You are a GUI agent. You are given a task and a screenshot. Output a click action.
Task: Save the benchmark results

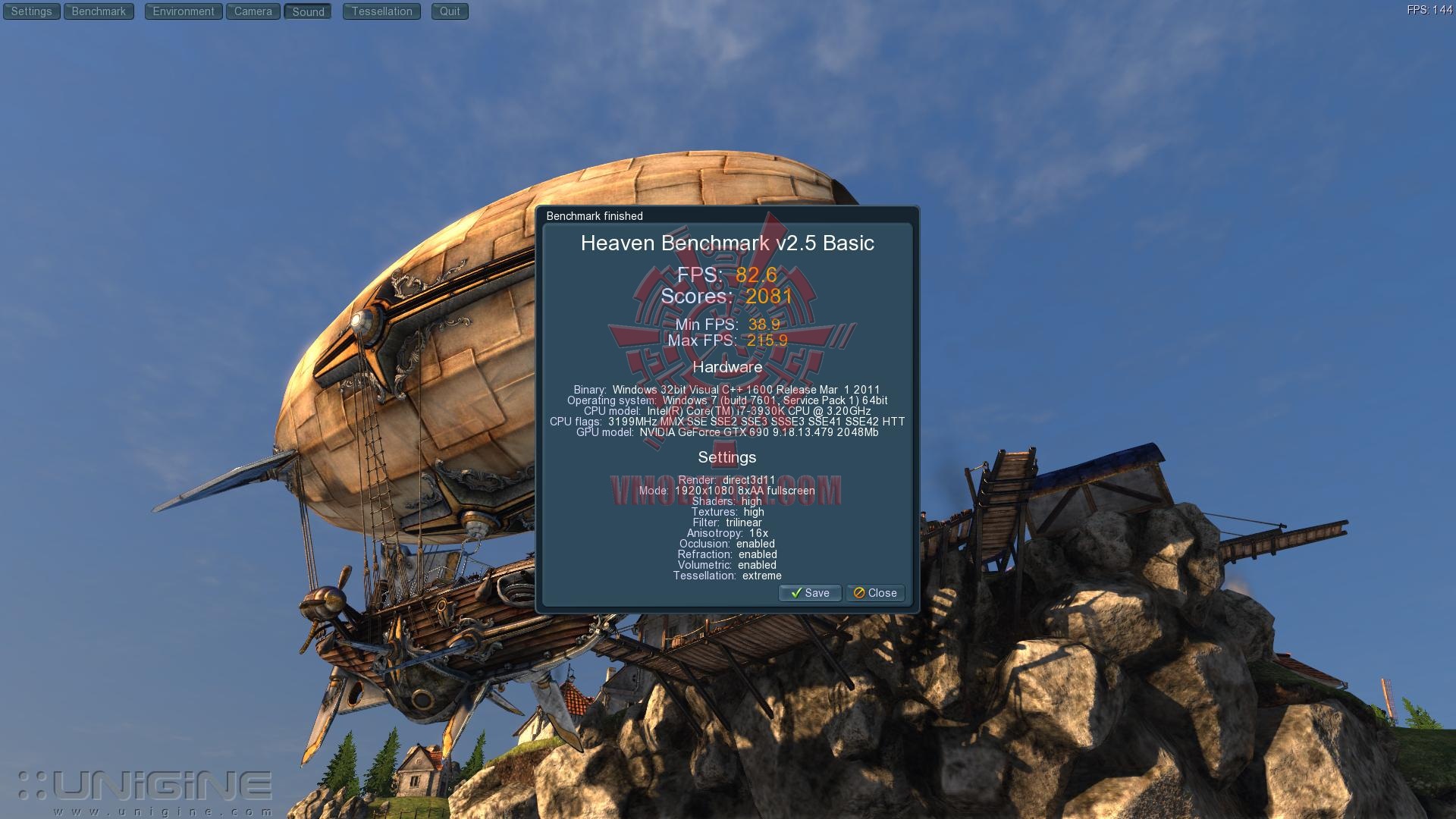(810, 593)
